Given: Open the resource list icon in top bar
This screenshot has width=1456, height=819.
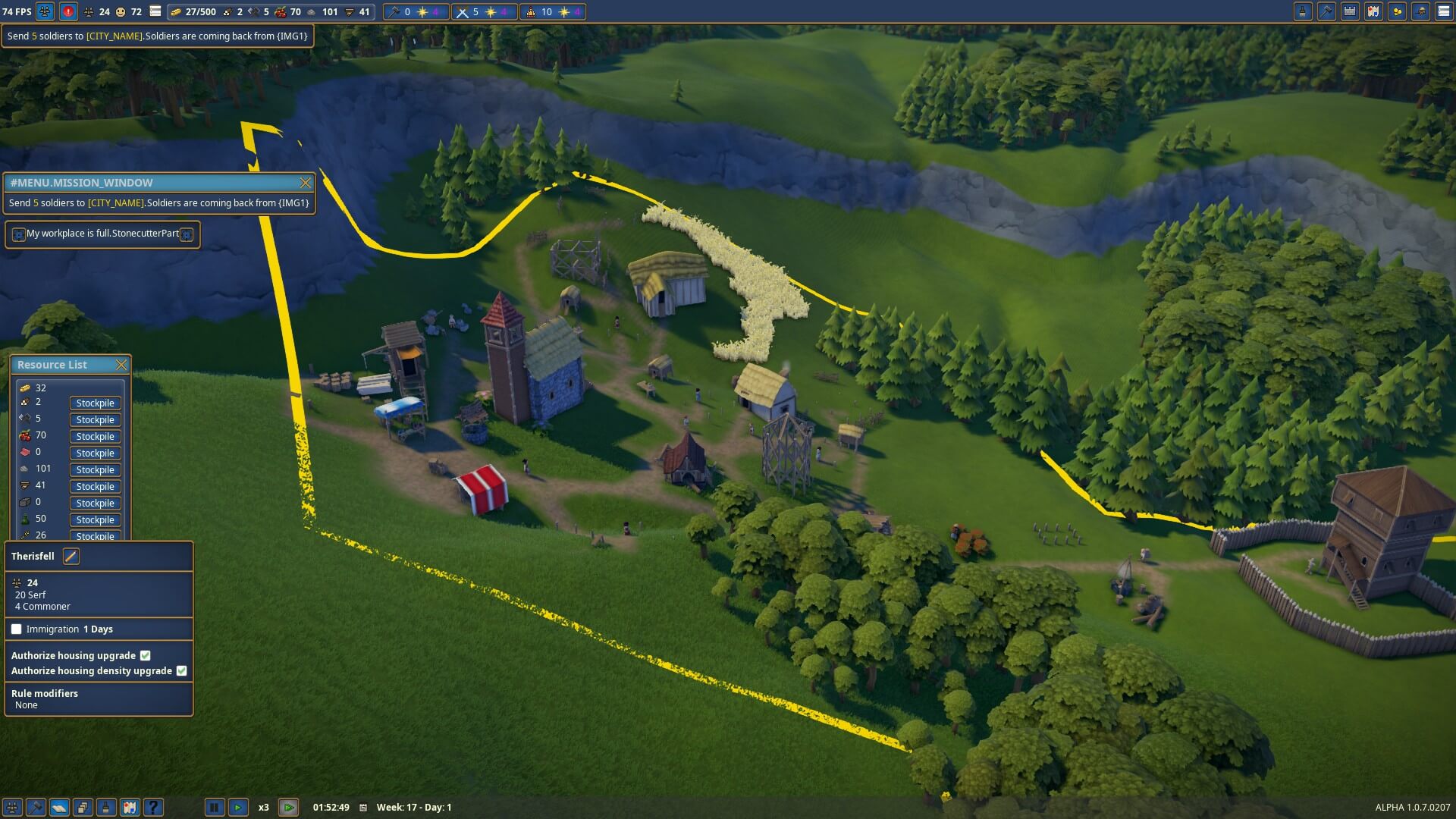Looking at the screenshot, I should coord(155,11).
